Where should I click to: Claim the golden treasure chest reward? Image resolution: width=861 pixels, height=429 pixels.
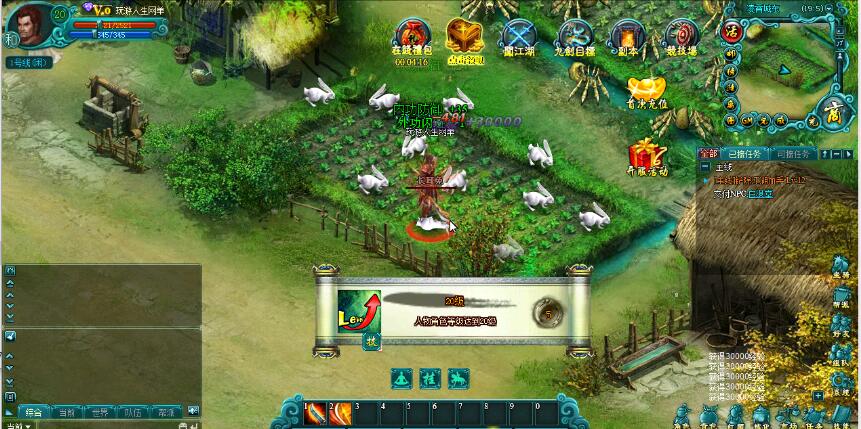click(465, 40)
